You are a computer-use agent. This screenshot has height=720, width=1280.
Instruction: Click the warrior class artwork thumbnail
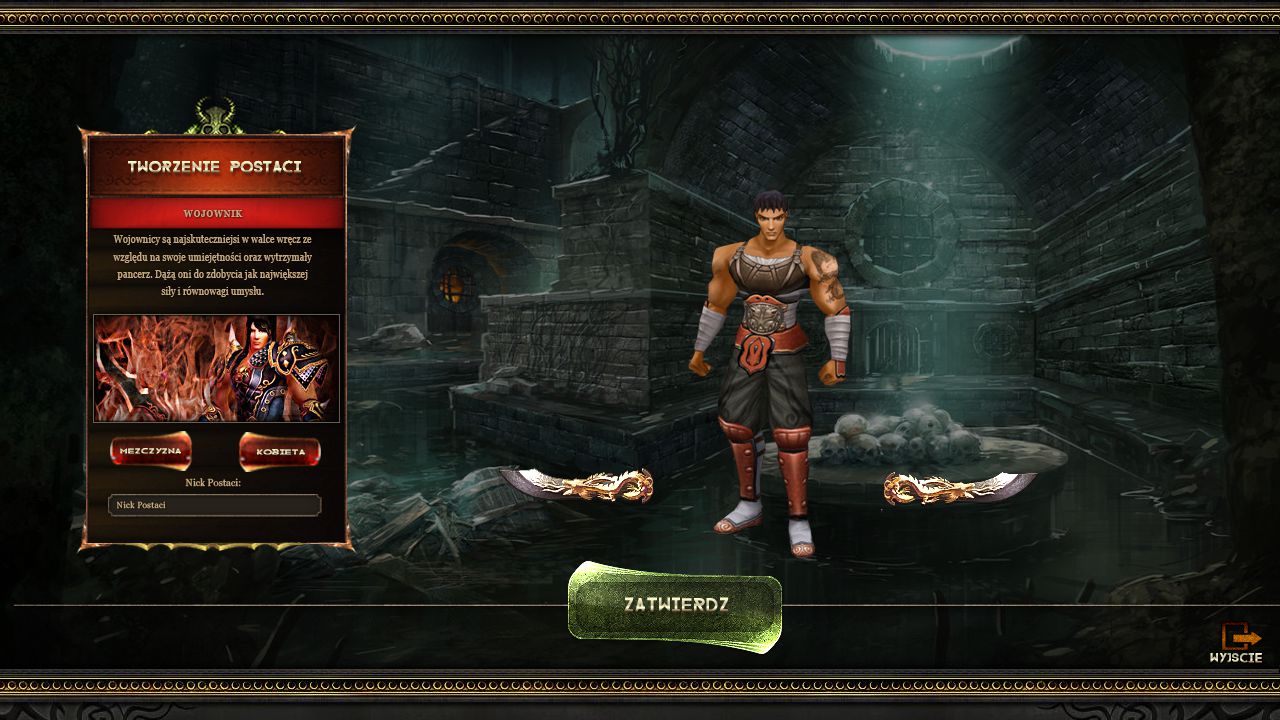(216, 368)
